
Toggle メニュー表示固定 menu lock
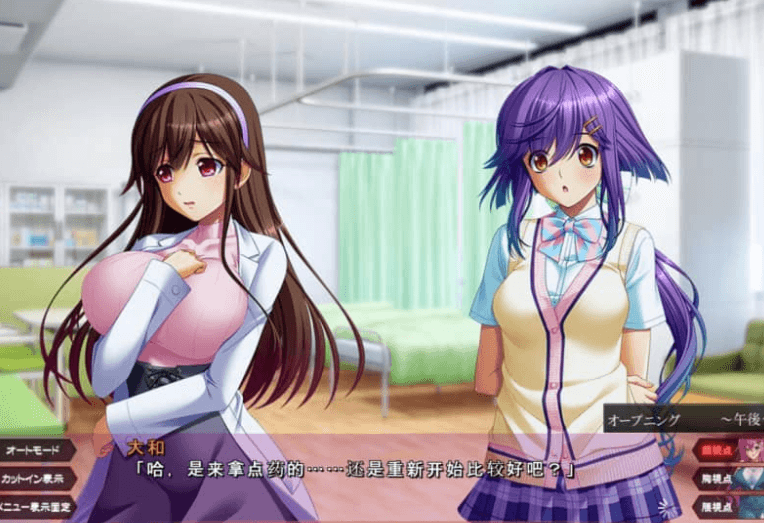click(34, 507)
